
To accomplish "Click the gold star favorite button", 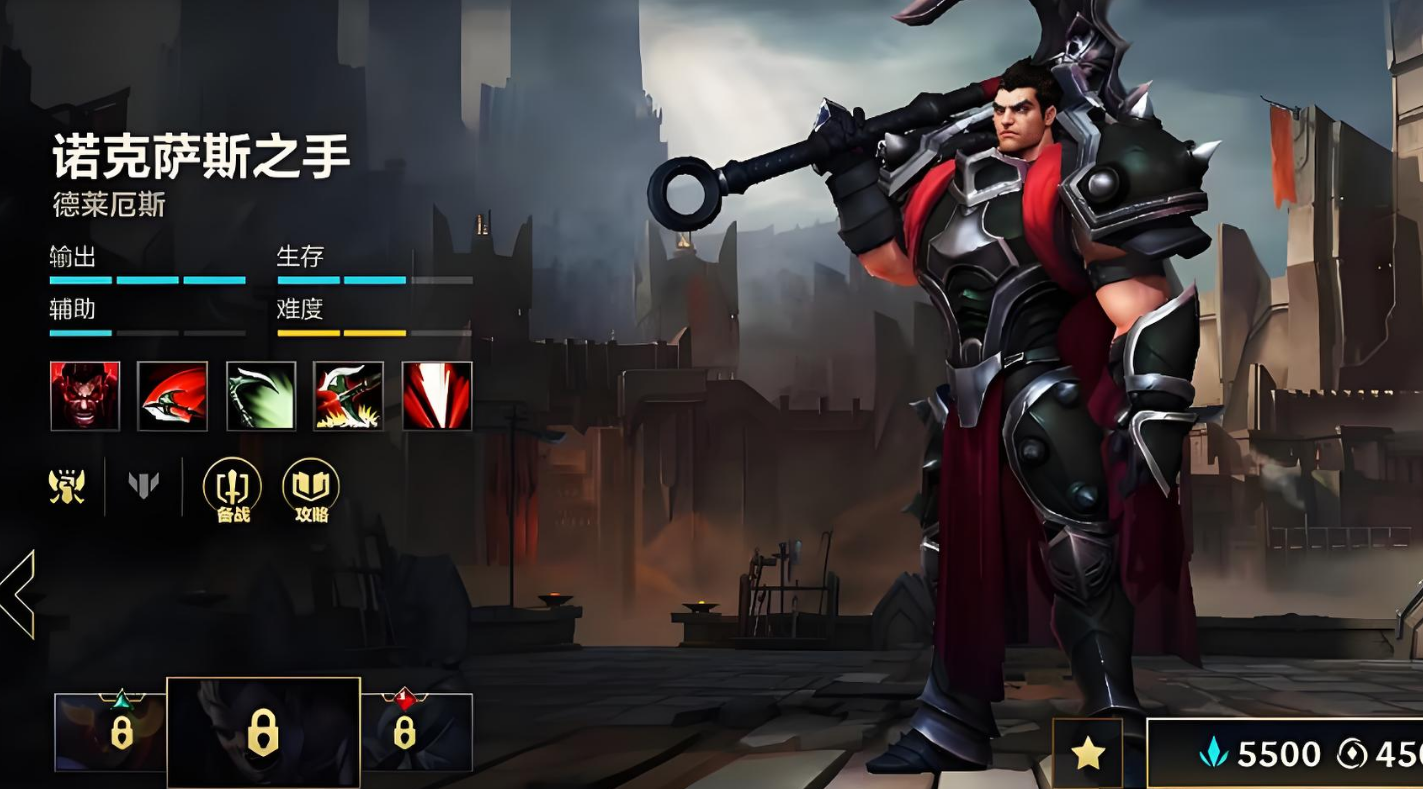I will [x=1087, y=754].
